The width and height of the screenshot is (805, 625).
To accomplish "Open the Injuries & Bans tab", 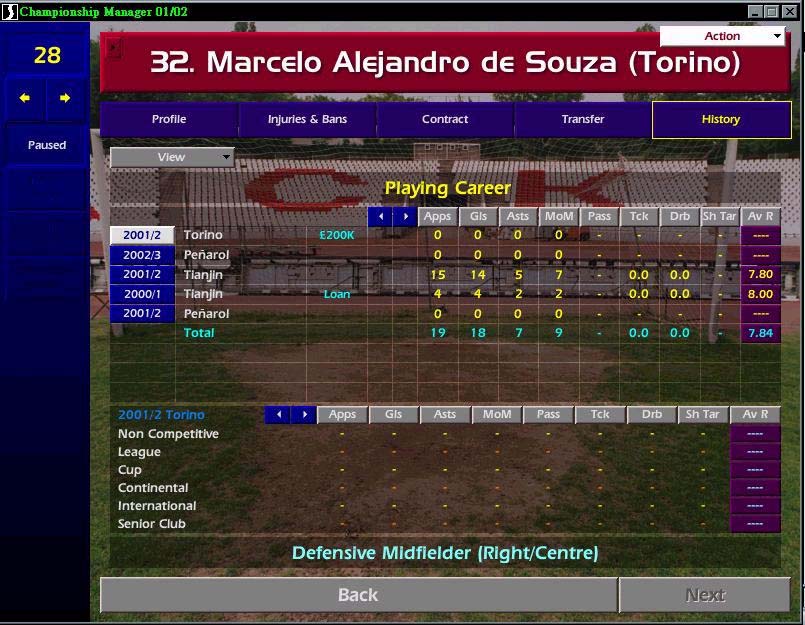I will 307,119.
